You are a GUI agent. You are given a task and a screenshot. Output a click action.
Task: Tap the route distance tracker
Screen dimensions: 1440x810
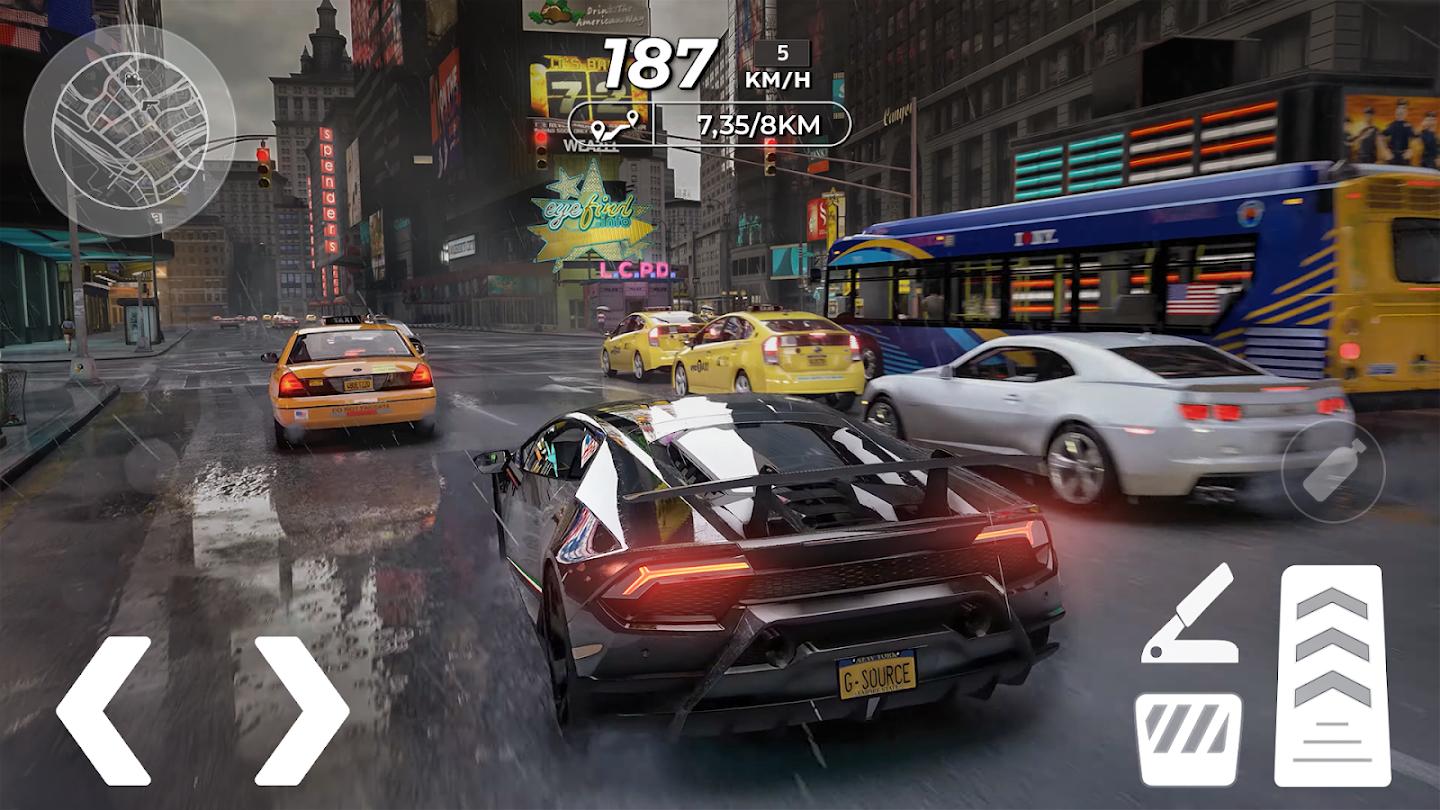click(x=710, y=125)
